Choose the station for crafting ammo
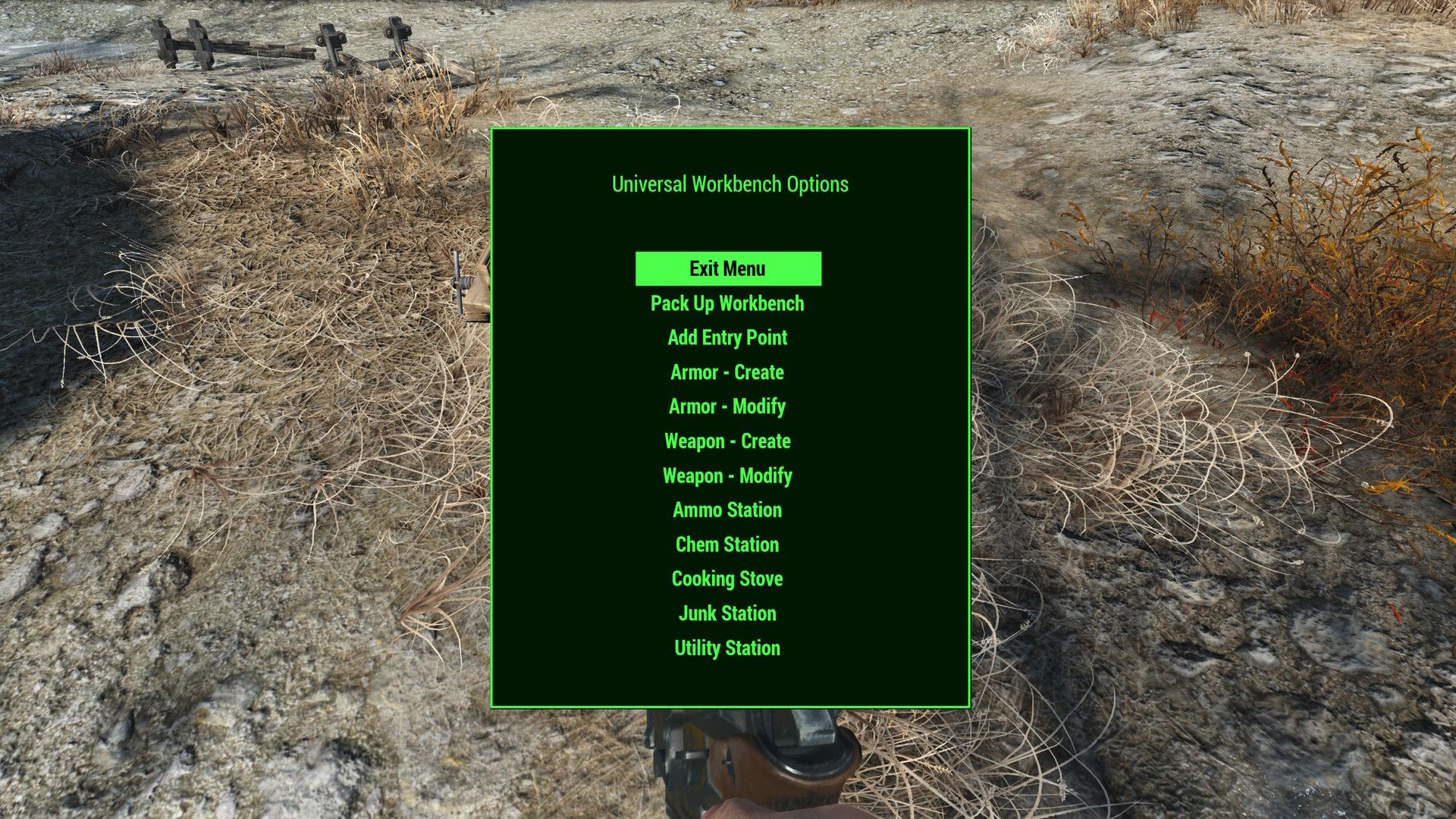1456x819 pixels. 727,510
